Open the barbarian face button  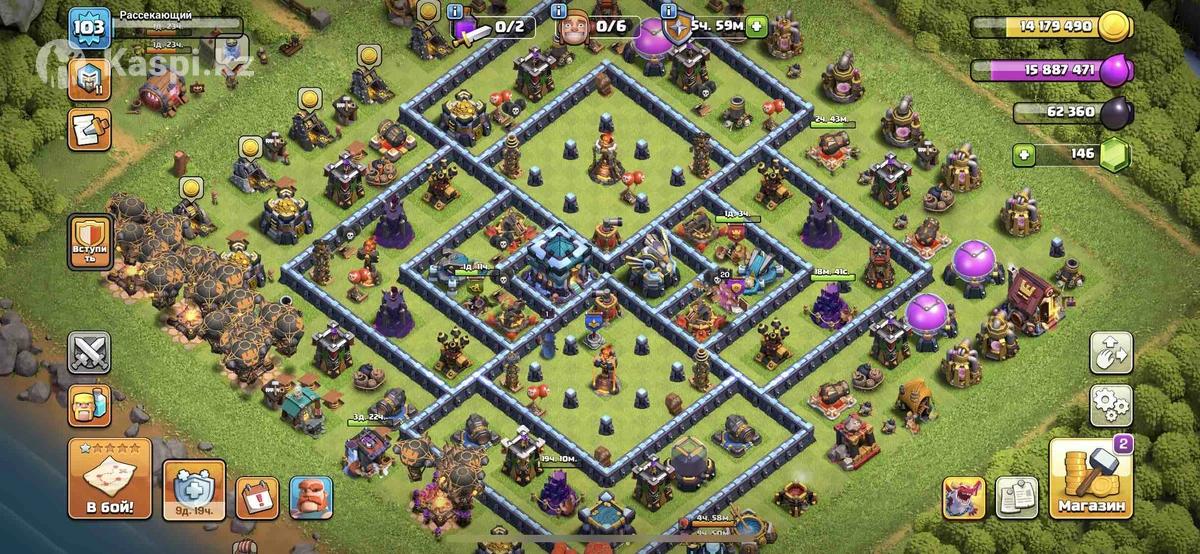point(89,406)
